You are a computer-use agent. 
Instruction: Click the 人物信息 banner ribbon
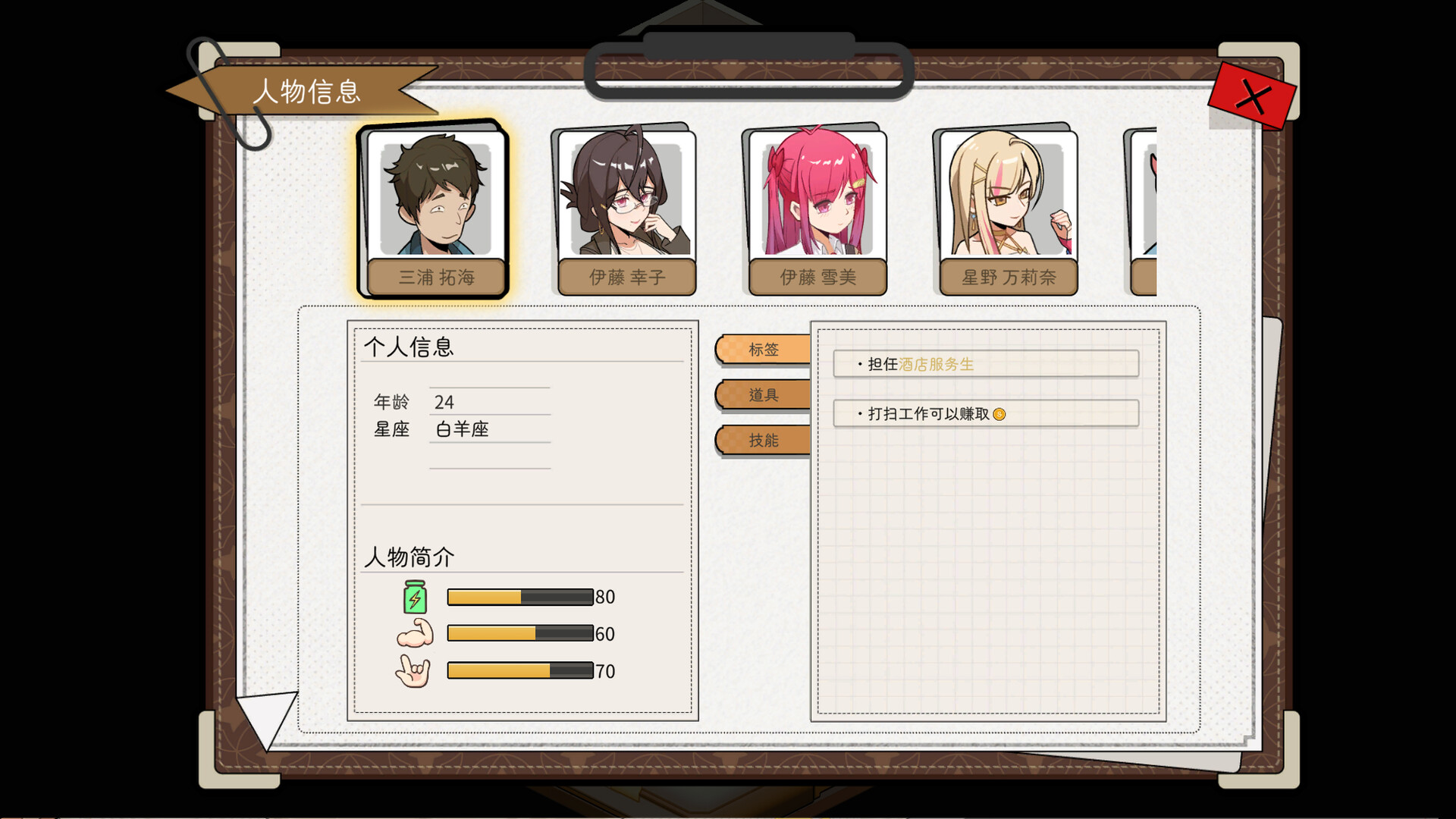[309, 93]
